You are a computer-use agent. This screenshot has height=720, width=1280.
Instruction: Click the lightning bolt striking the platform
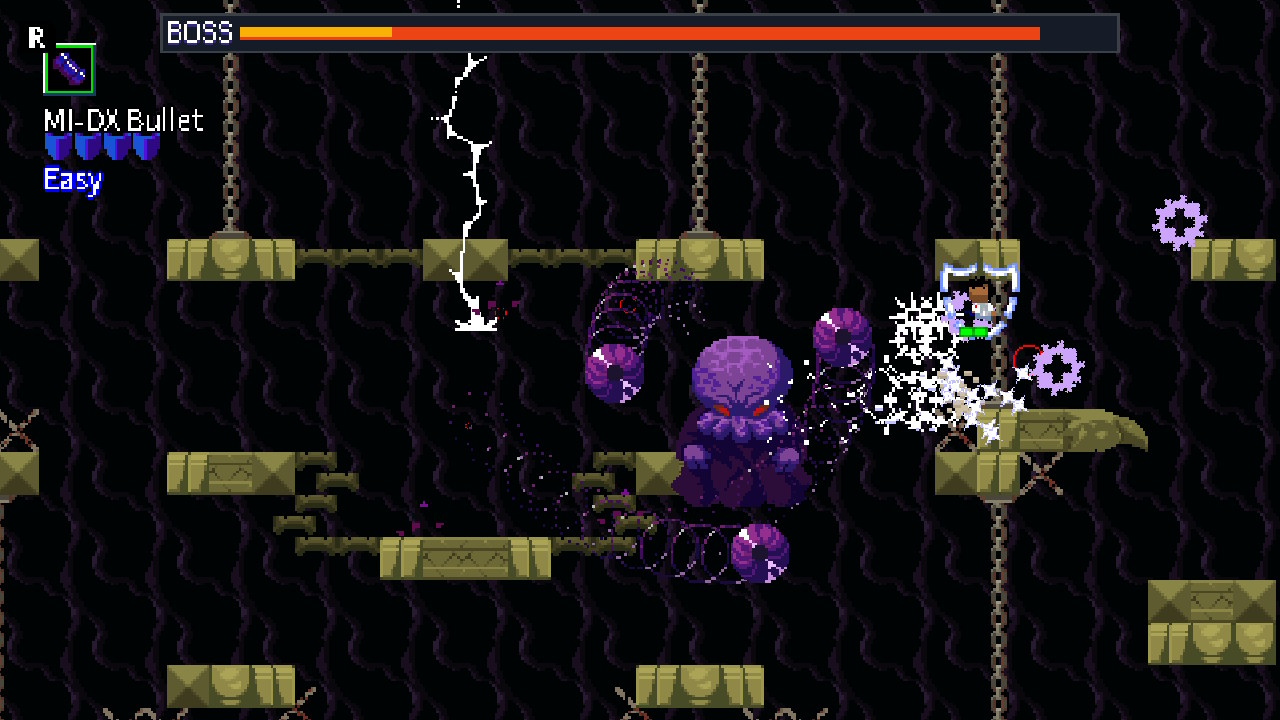[x=467, y=180]
